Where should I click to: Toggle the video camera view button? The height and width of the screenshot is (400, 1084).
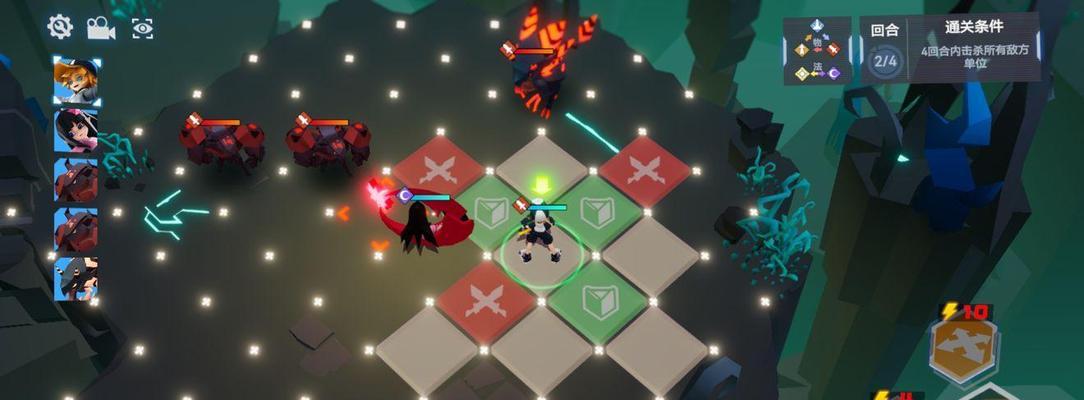click(101, 28)
